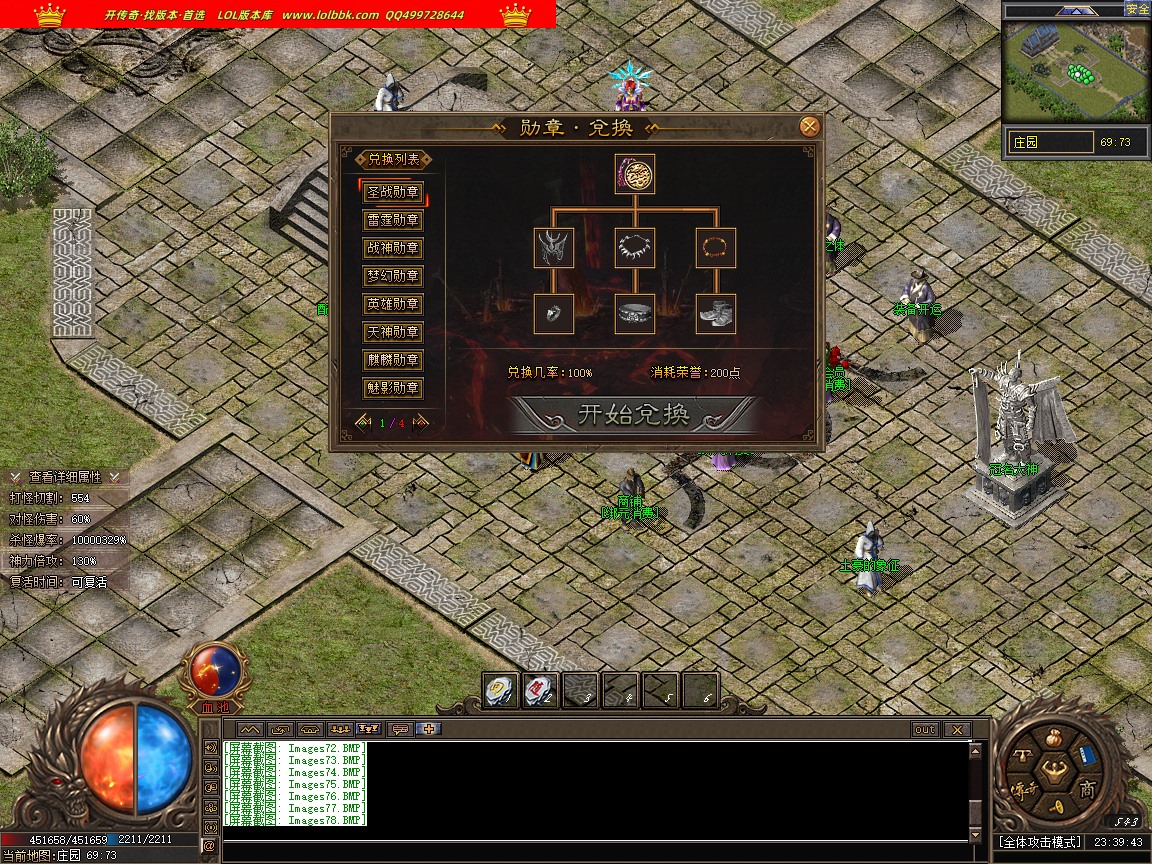Pick 英雄勋章 from the exchange list
The width and height of the screenshot is (1152, 864).
click(393, 304)
